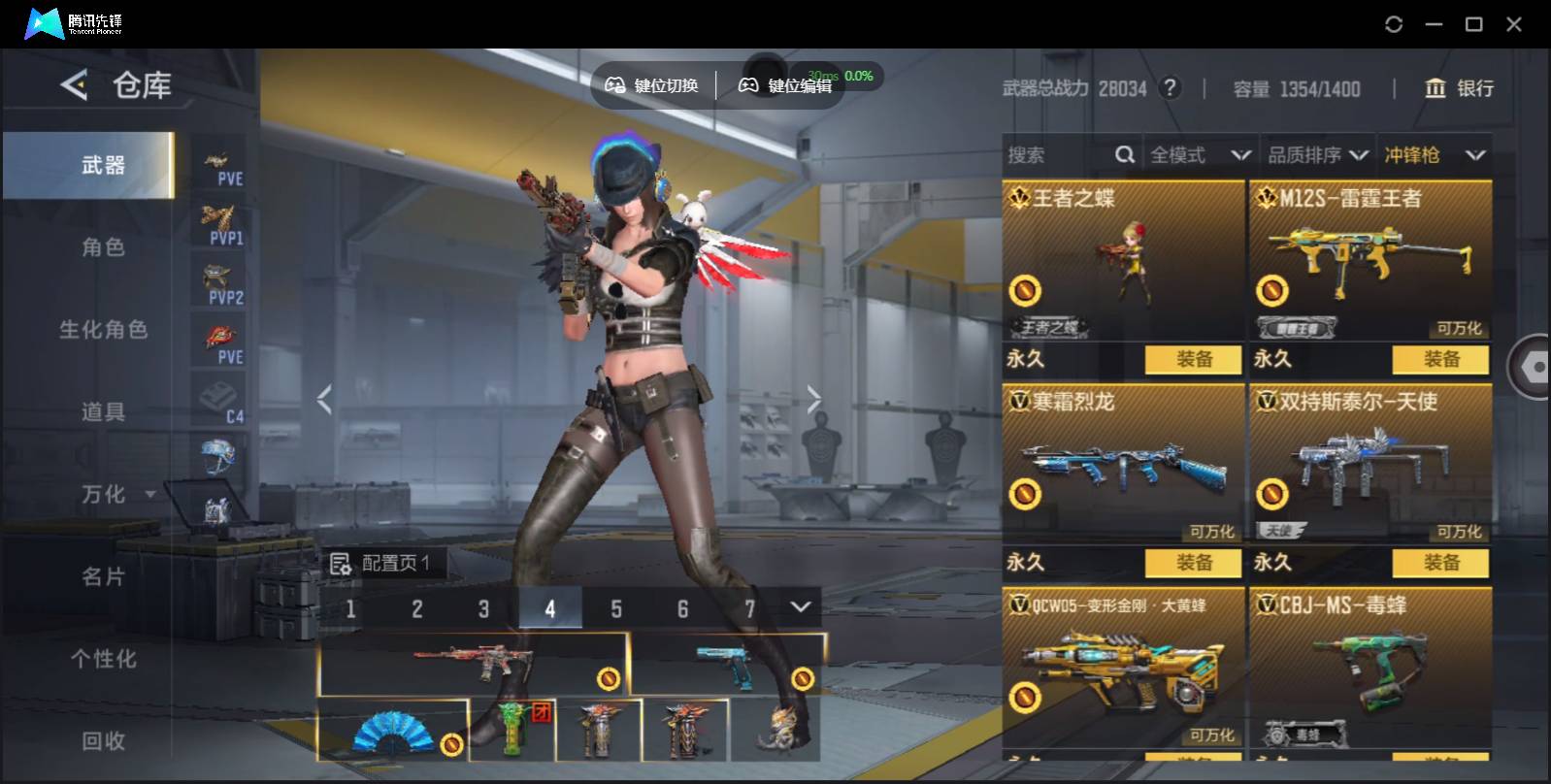Close the Tencent Pioneer window
This screenshot has height=784, width=1551.
tap(1513, 24)
